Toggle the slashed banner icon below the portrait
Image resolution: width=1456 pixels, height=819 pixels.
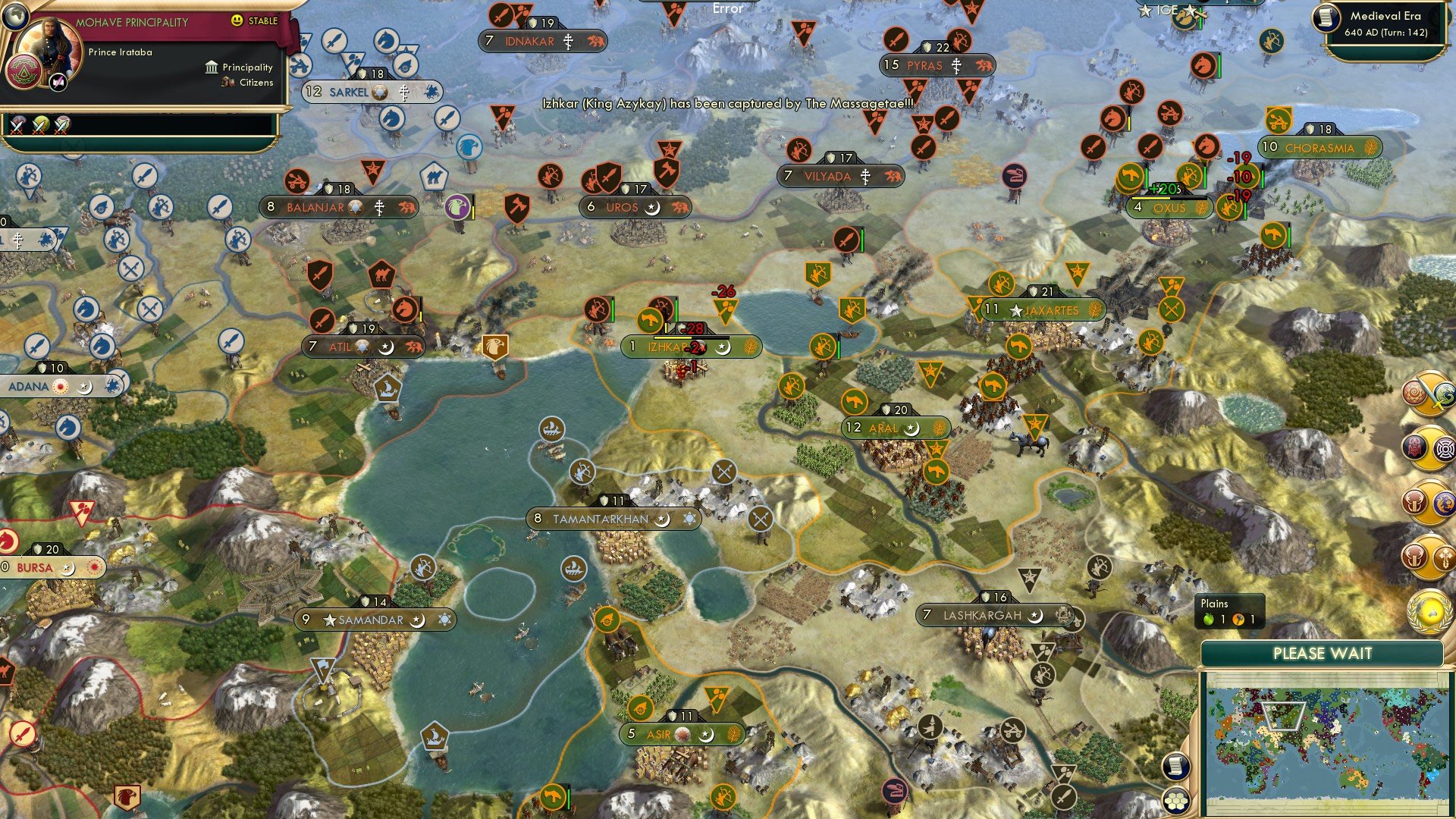coord(58,82)
